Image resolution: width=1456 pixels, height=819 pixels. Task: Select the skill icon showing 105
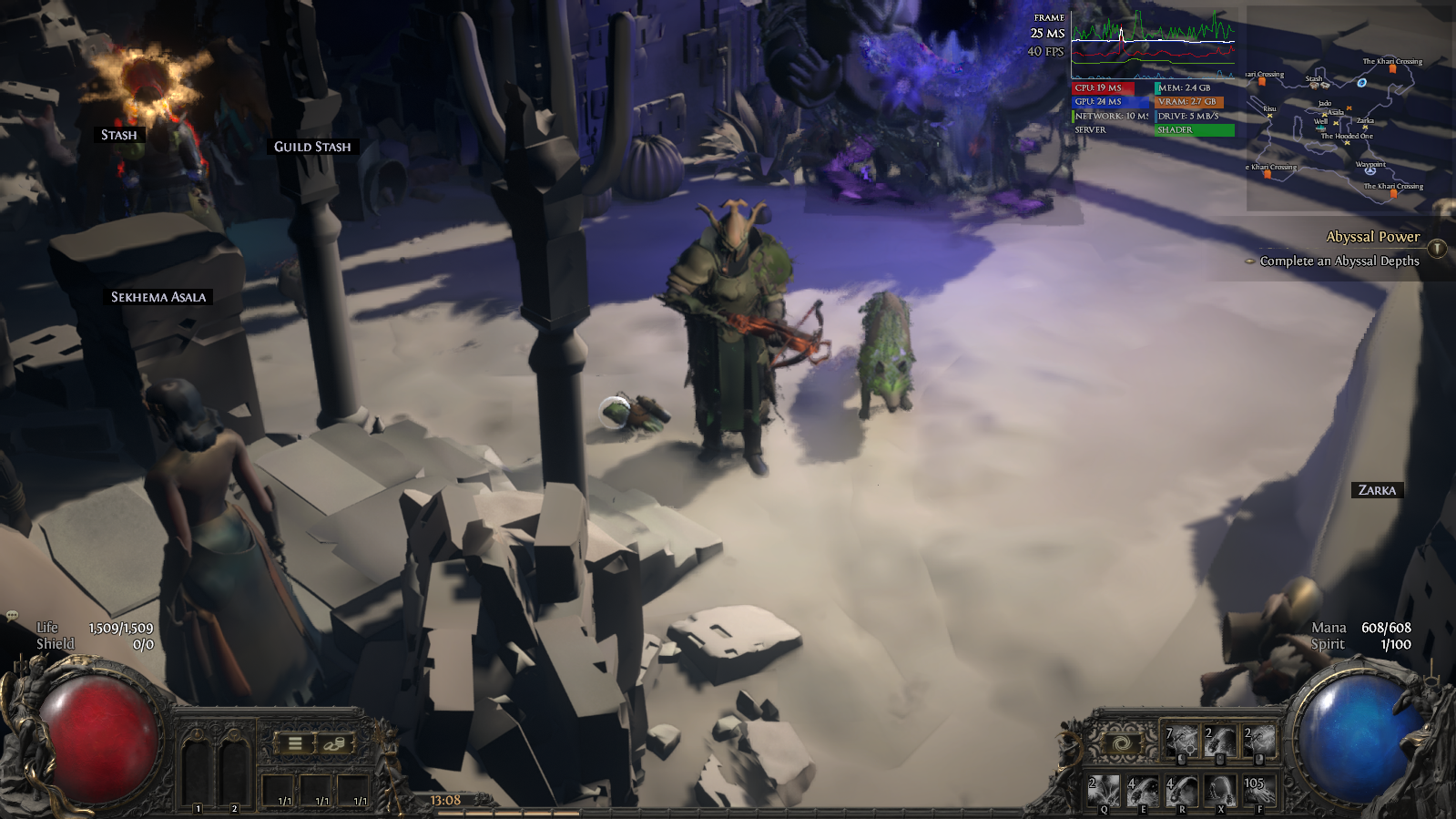(x=1259, y=791)
